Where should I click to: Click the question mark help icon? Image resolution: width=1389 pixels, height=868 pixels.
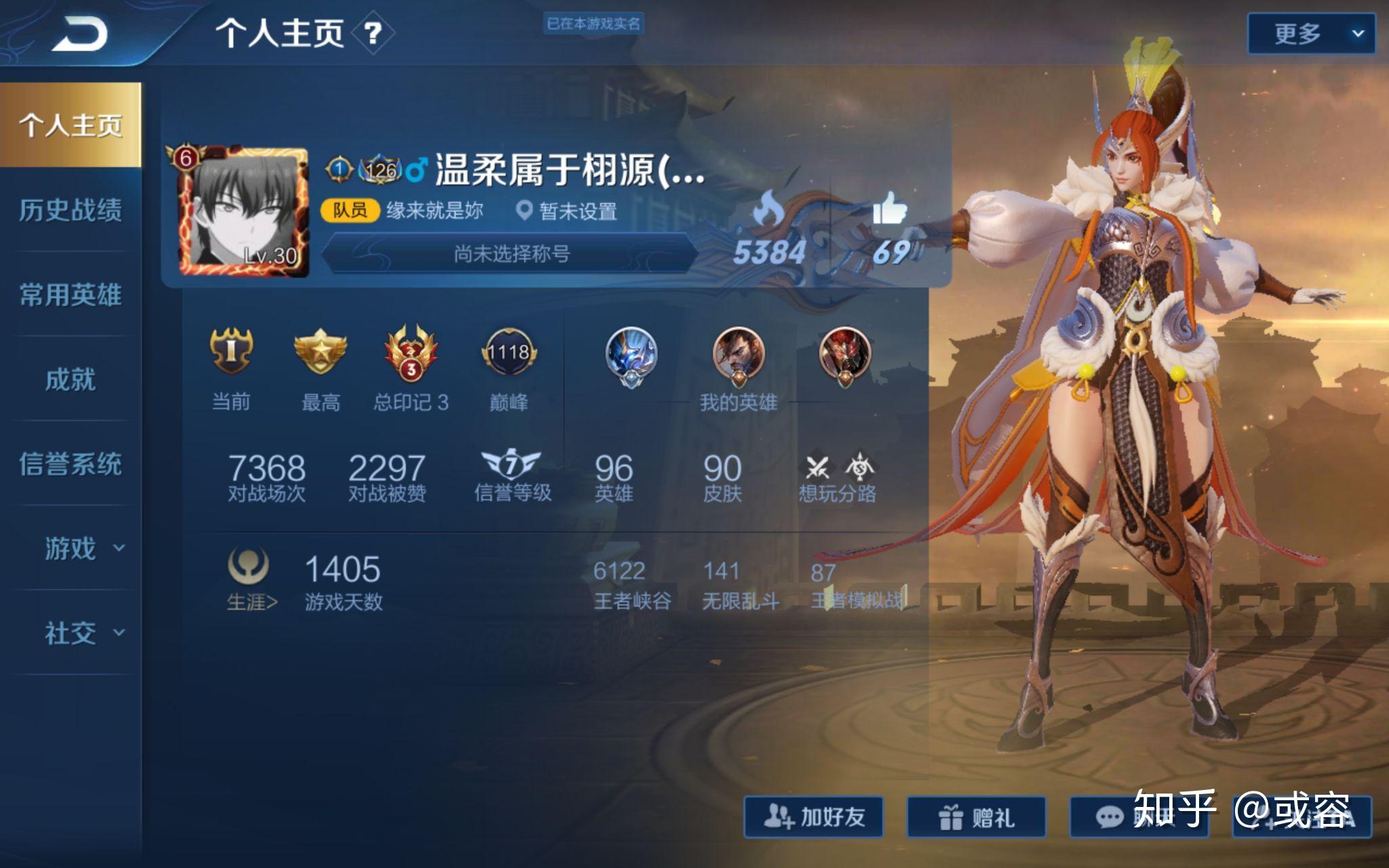point(372,33)
